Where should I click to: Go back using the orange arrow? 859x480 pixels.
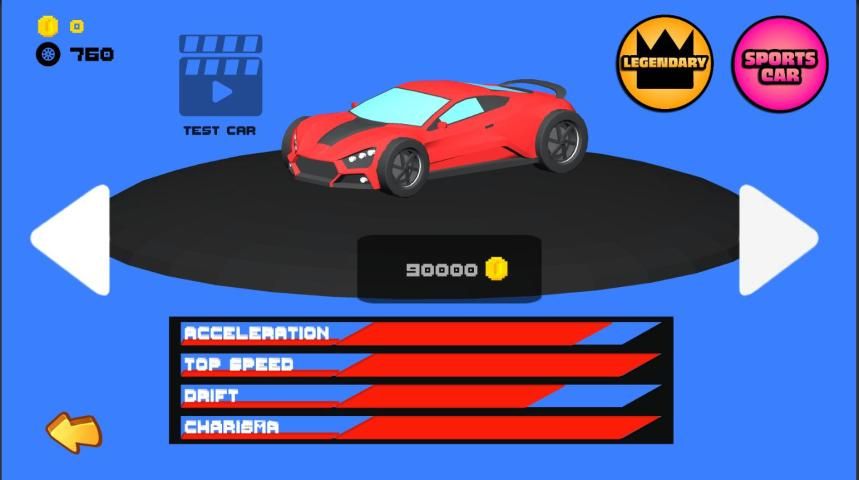click(74, 432)
